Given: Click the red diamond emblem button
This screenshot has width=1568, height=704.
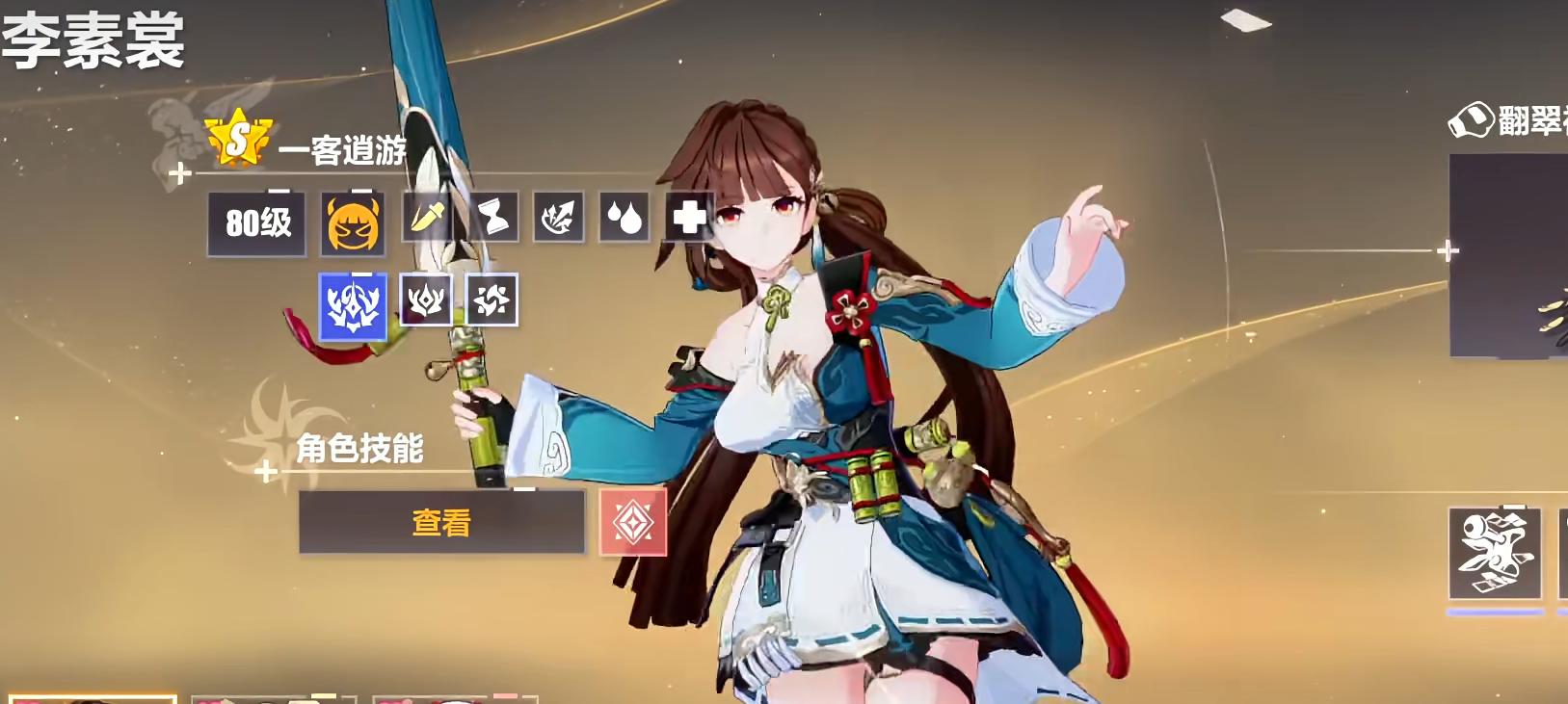Looking at the screenshot, I should click(633, 522).
